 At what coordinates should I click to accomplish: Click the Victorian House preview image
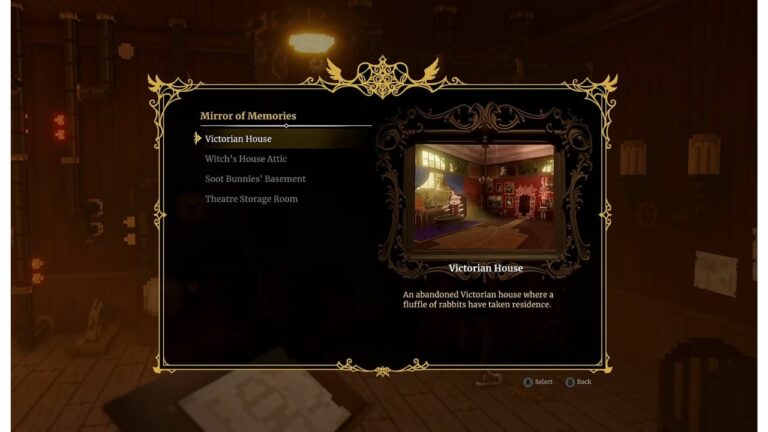pos(485,197)
